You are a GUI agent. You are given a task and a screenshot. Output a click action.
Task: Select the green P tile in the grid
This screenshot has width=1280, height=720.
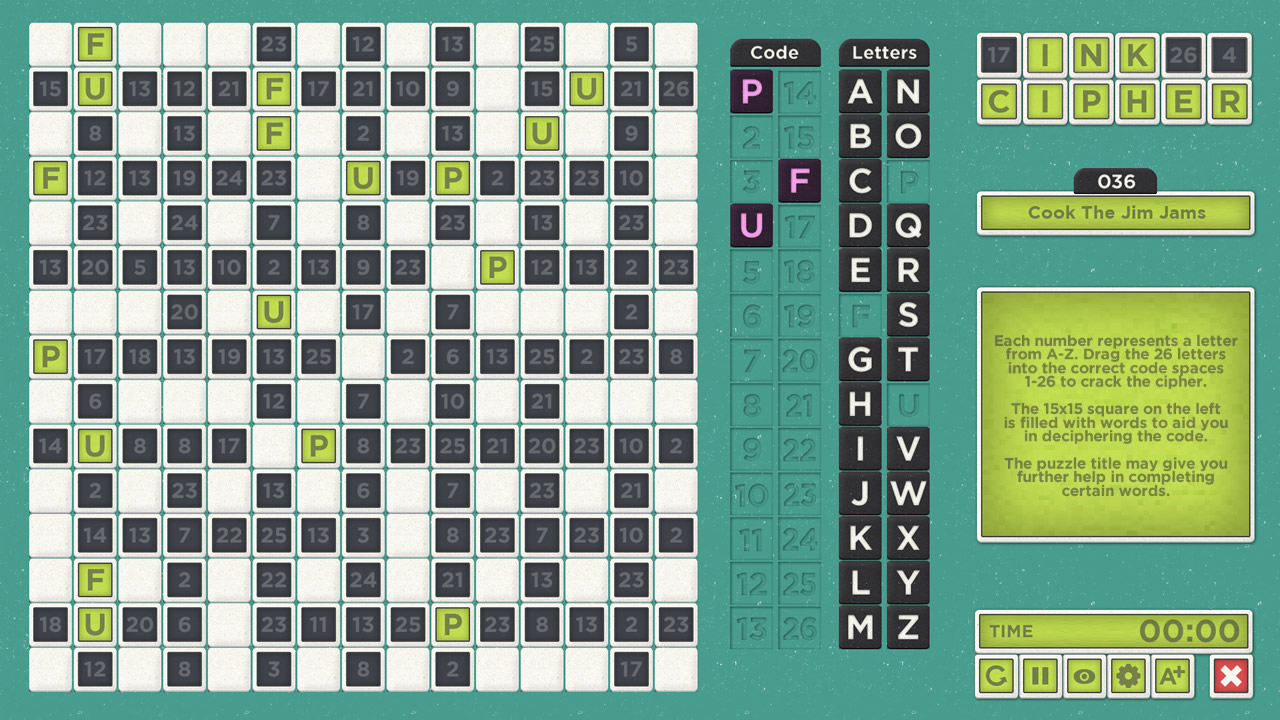tap(452, 179)
